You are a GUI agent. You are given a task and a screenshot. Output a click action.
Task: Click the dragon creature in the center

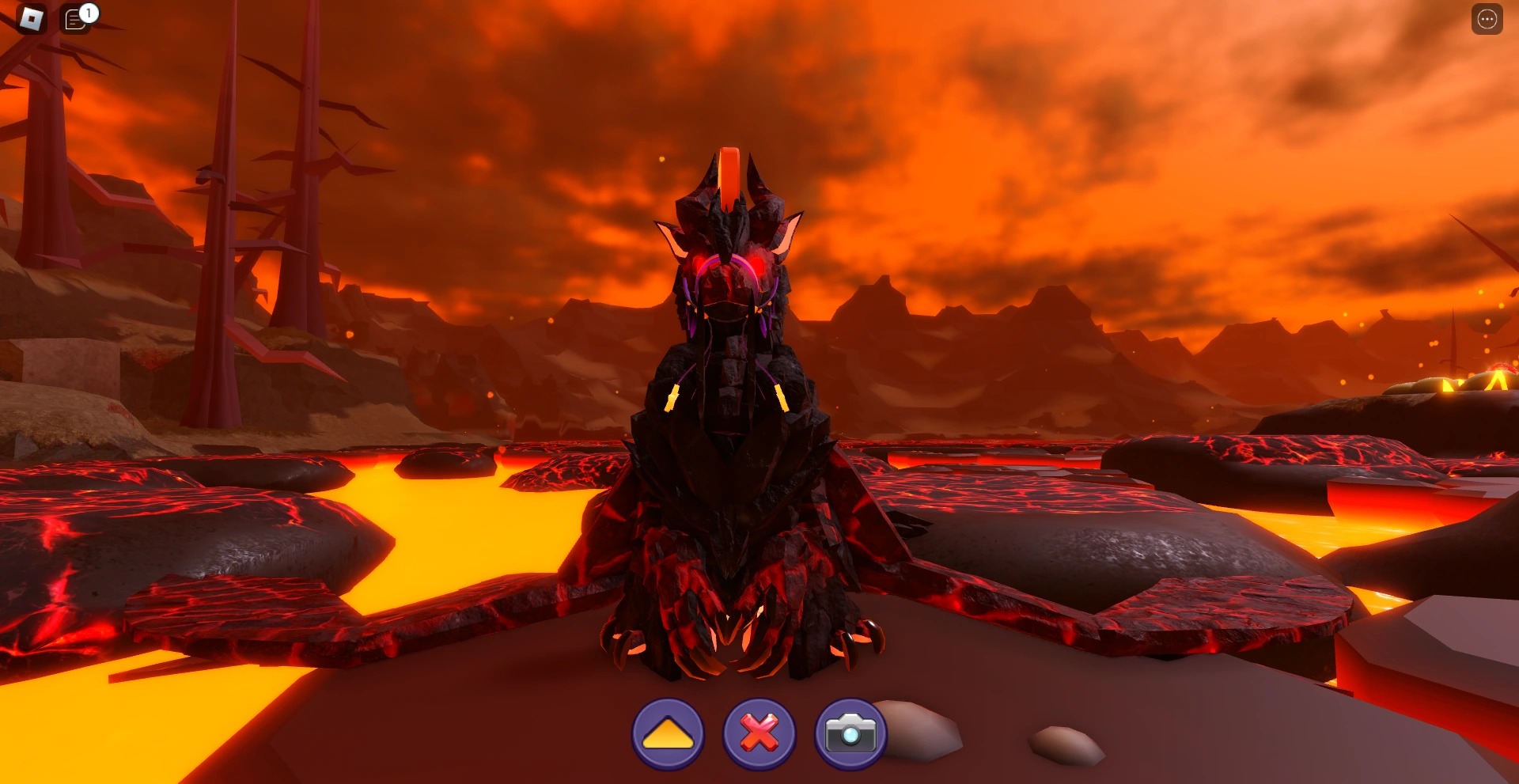[736, 435]
